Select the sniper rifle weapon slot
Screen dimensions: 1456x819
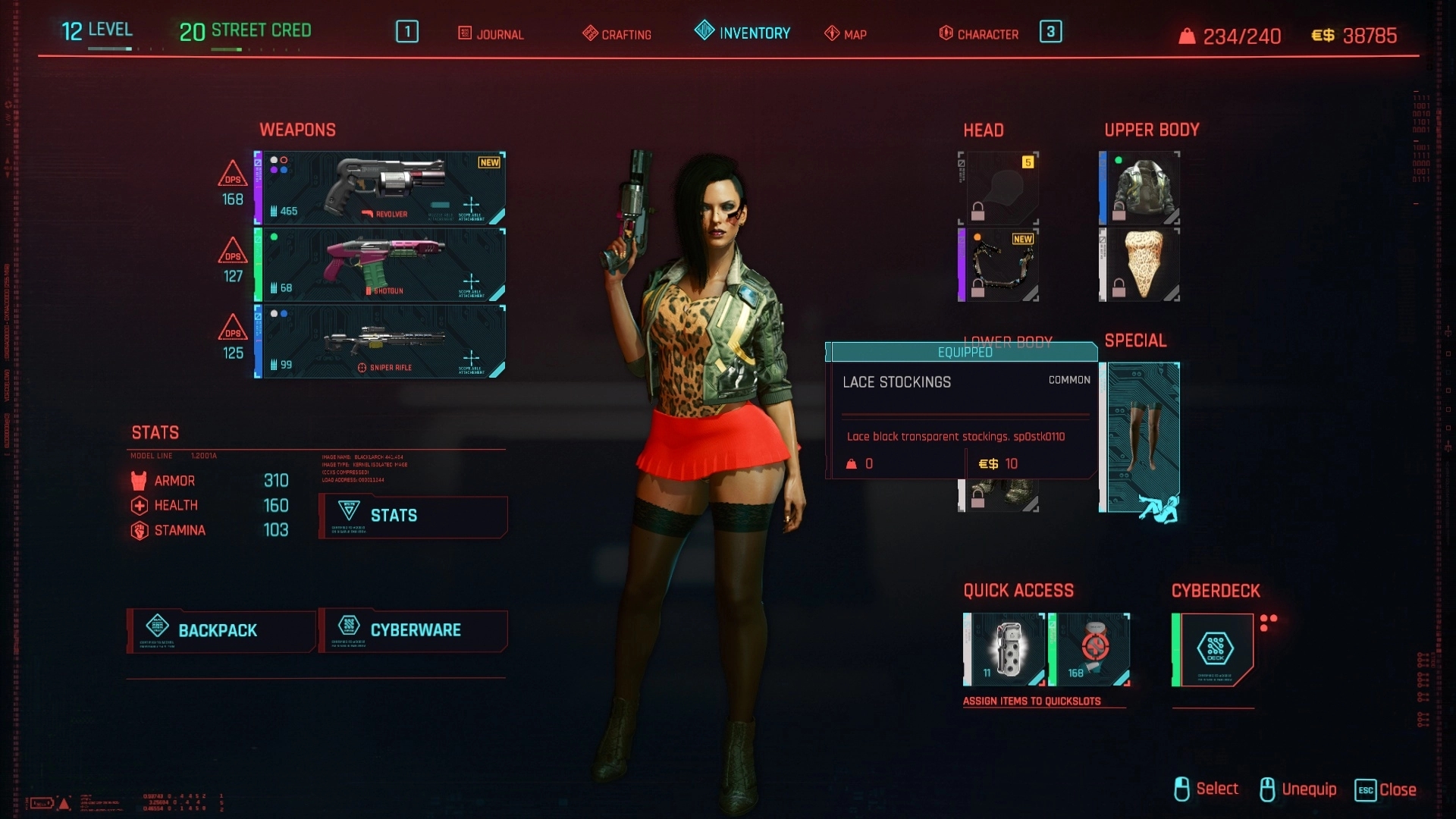click(x=381, y=341)
